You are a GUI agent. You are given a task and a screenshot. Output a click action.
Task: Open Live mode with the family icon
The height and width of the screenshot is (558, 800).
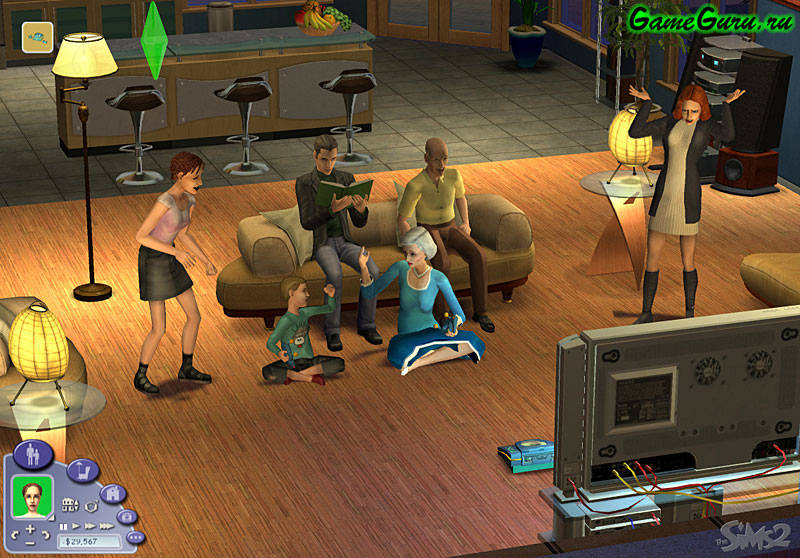pos(33,454)
